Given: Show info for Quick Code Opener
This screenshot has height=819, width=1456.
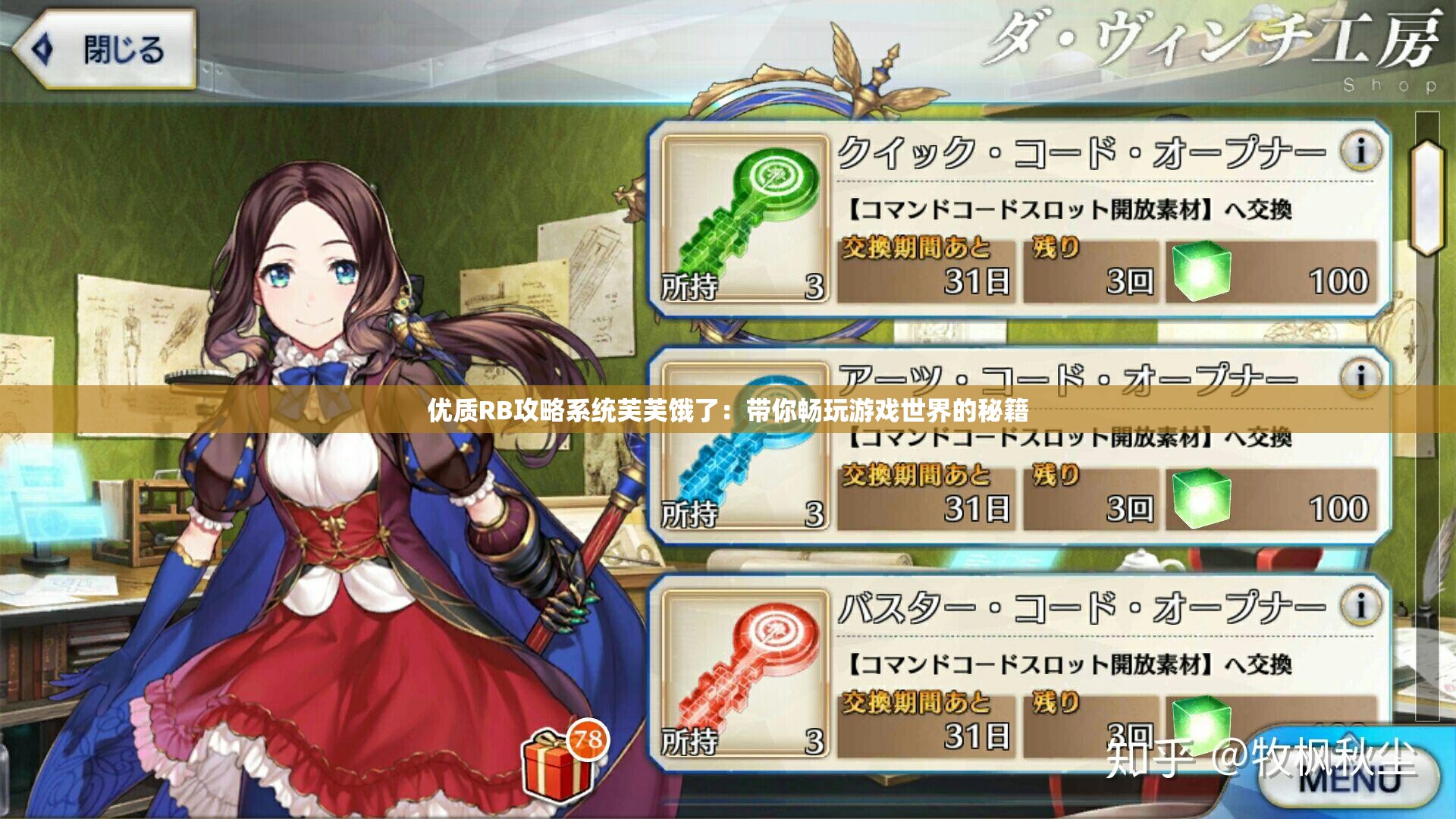Looking at the screenshot, I should (1360, 151).
